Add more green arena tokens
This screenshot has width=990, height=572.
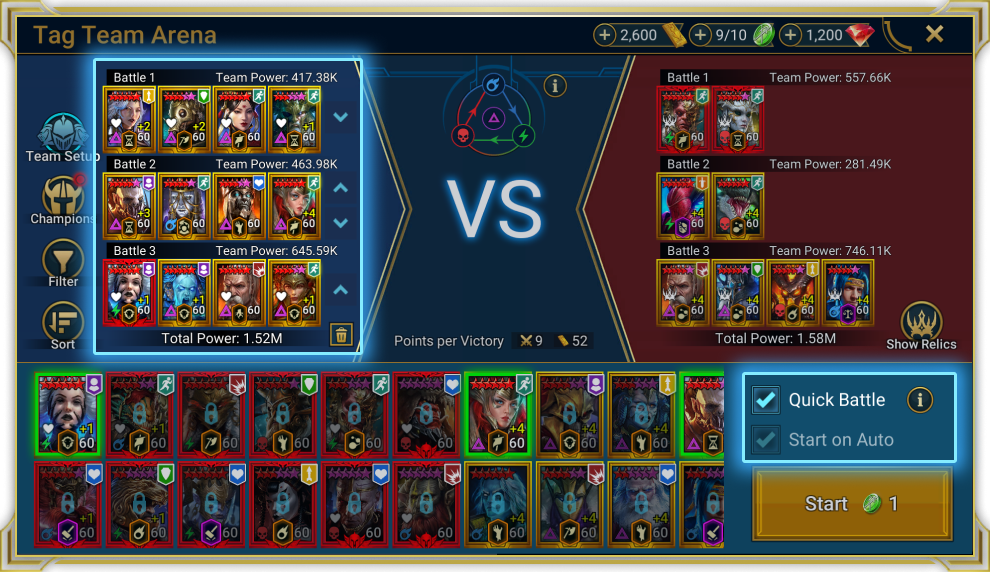701,35
